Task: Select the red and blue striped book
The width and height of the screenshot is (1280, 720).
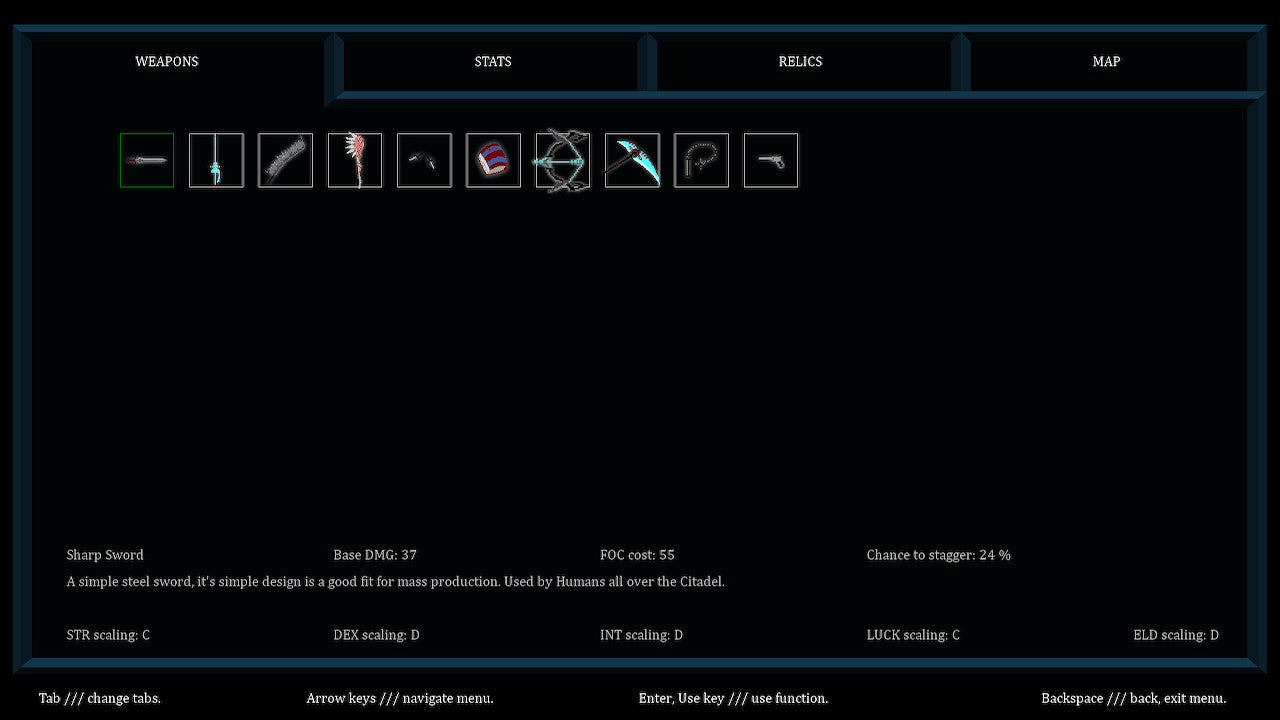Action: (493, 160)
